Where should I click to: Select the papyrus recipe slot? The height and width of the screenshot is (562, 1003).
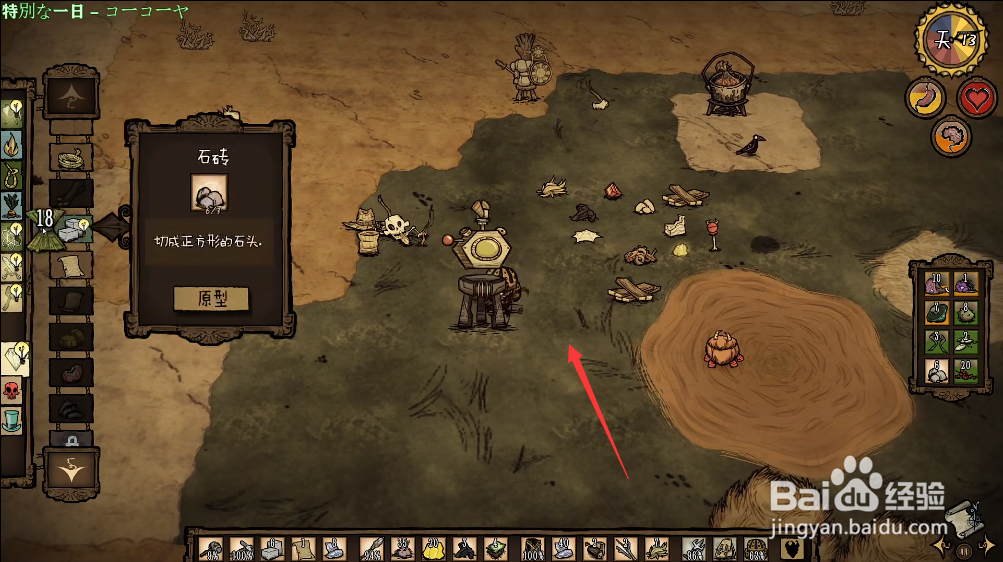(71, 264)
